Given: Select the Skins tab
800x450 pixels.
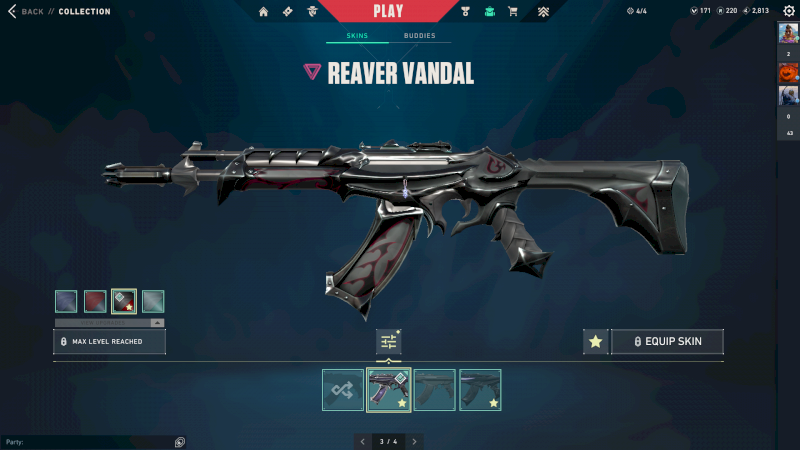Looking at the screenshot, I should tap(357, 36).
